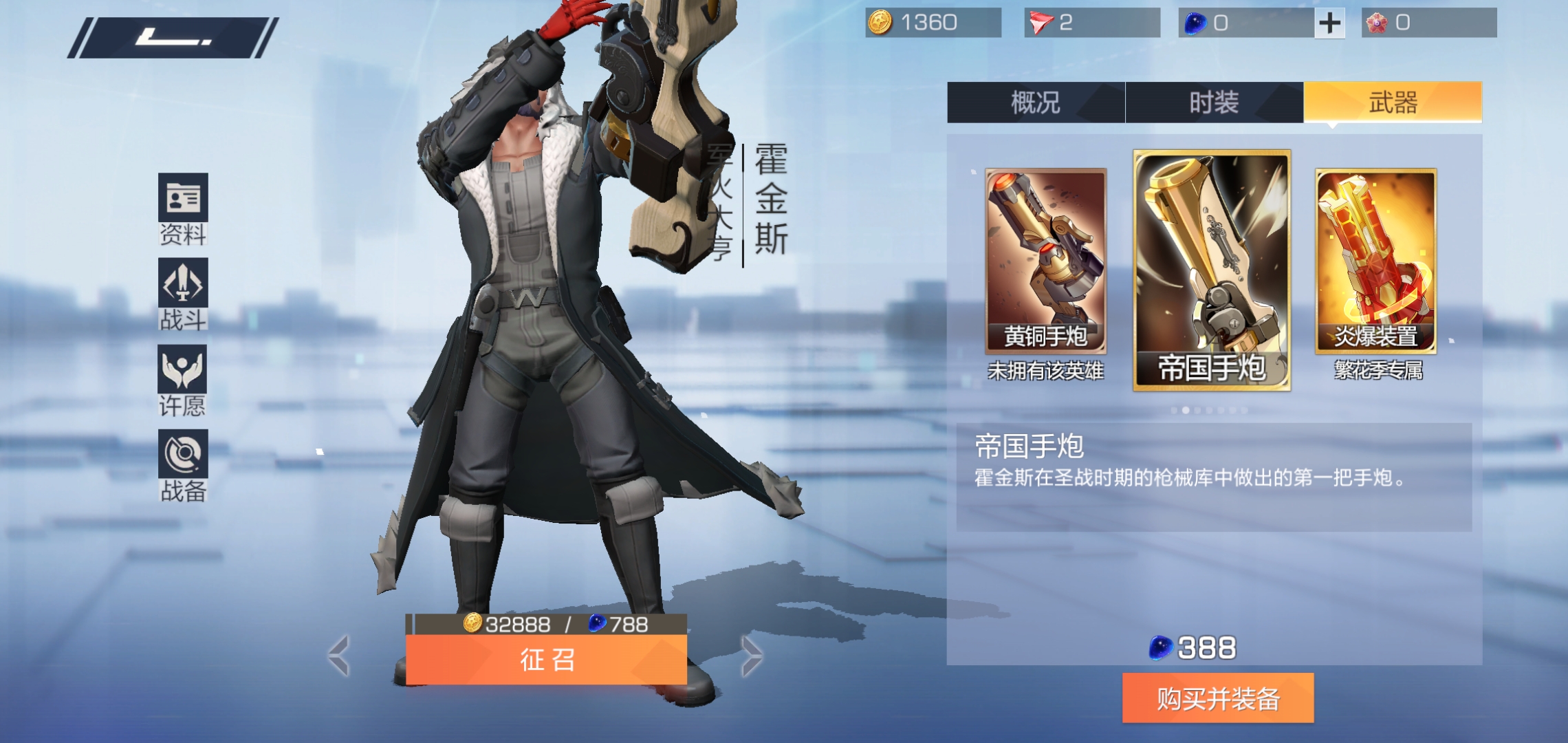Open the 许愿 wish section
The height and width of the screenshot is (743, 1568).
pyautogui.click(x=183, y=380)
